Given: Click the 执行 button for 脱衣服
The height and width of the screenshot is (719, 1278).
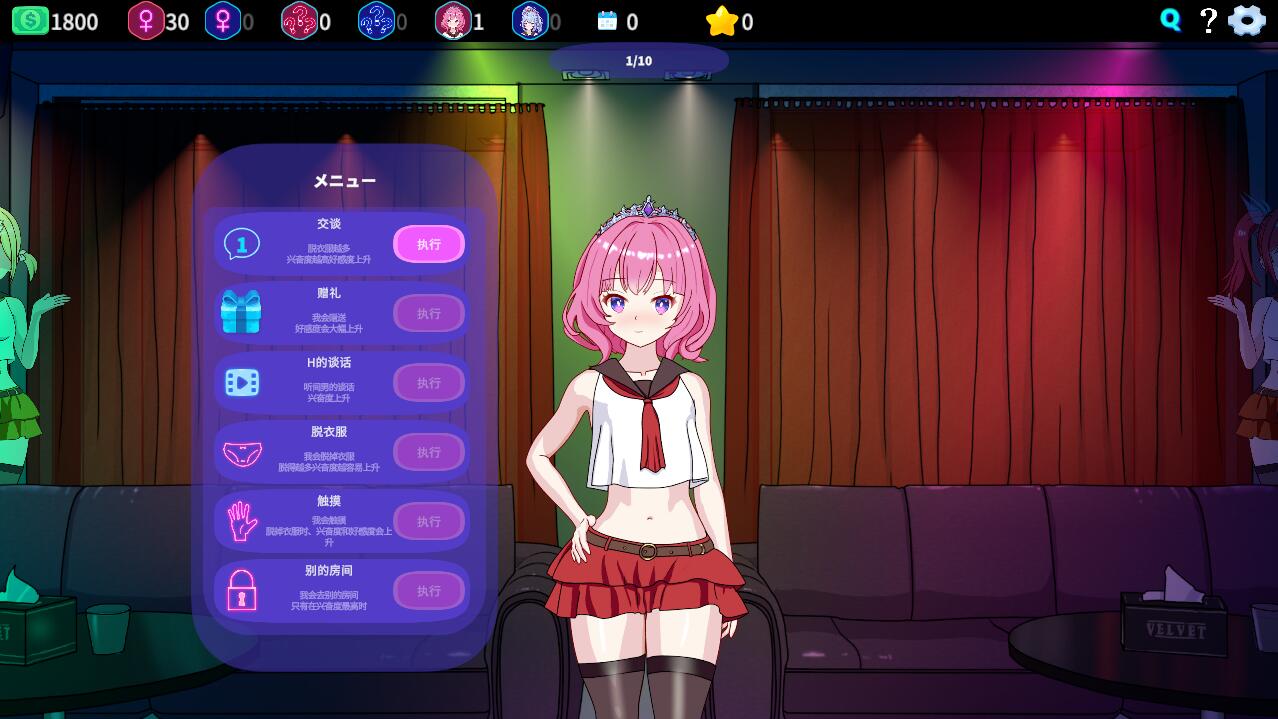Looking at the screenshot, I should pos(429,452).
